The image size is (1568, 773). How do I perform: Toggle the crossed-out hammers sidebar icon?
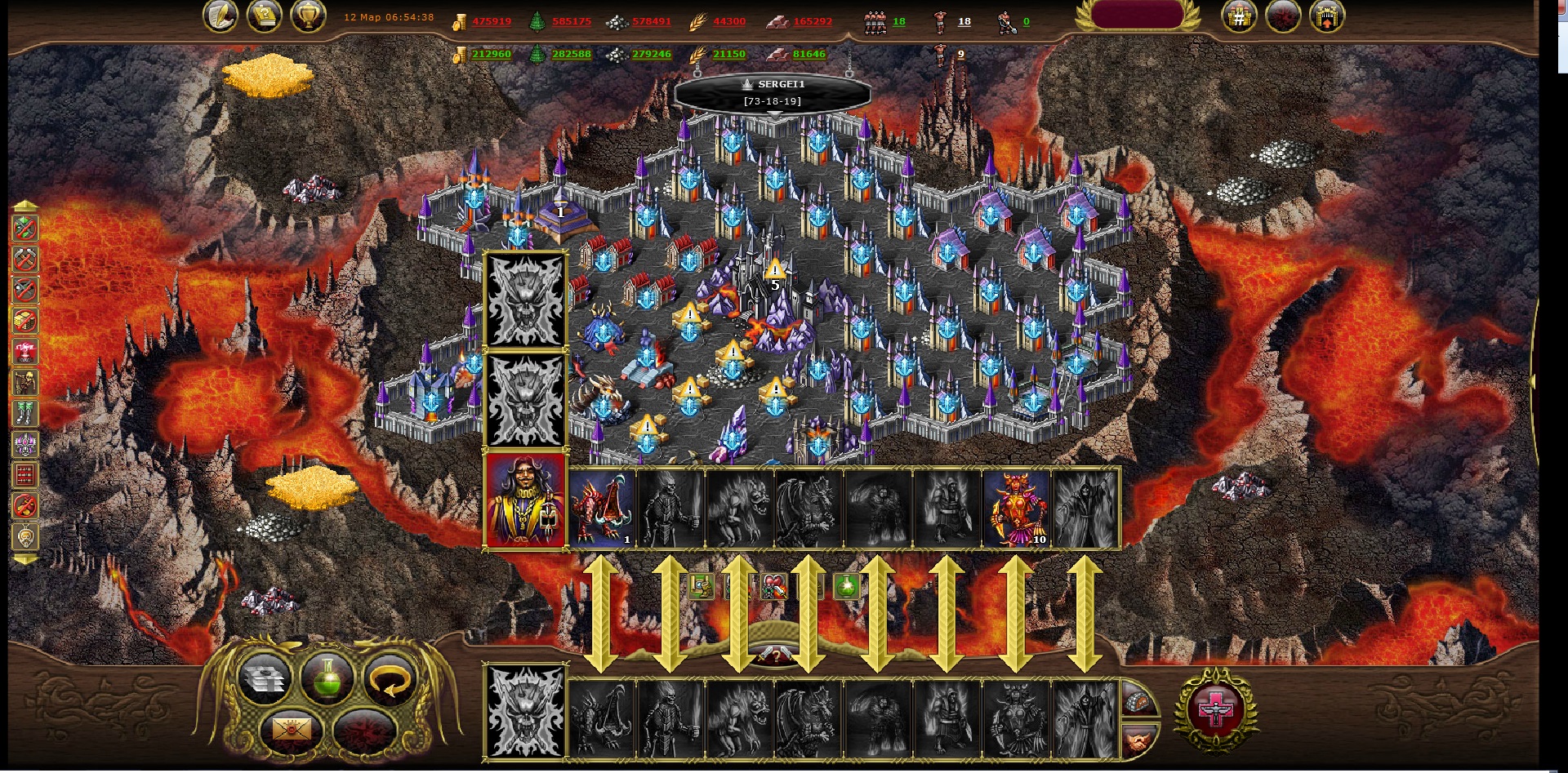[x=25, y=260]
